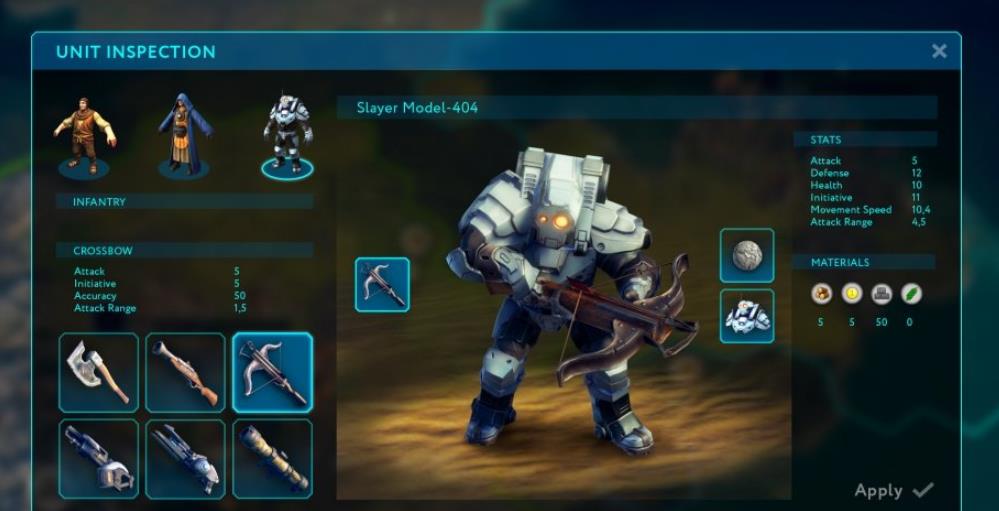Open the stone ball equipment slot
The image size is (999, 511).
[x=747, y=256]
